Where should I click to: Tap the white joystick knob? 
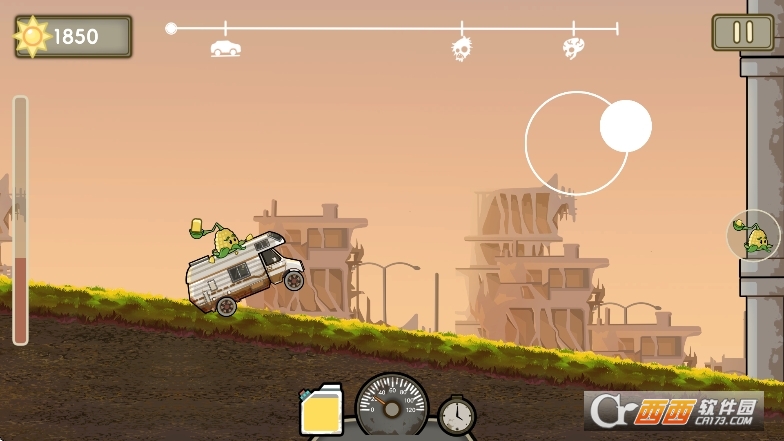[x=626, y=126]
